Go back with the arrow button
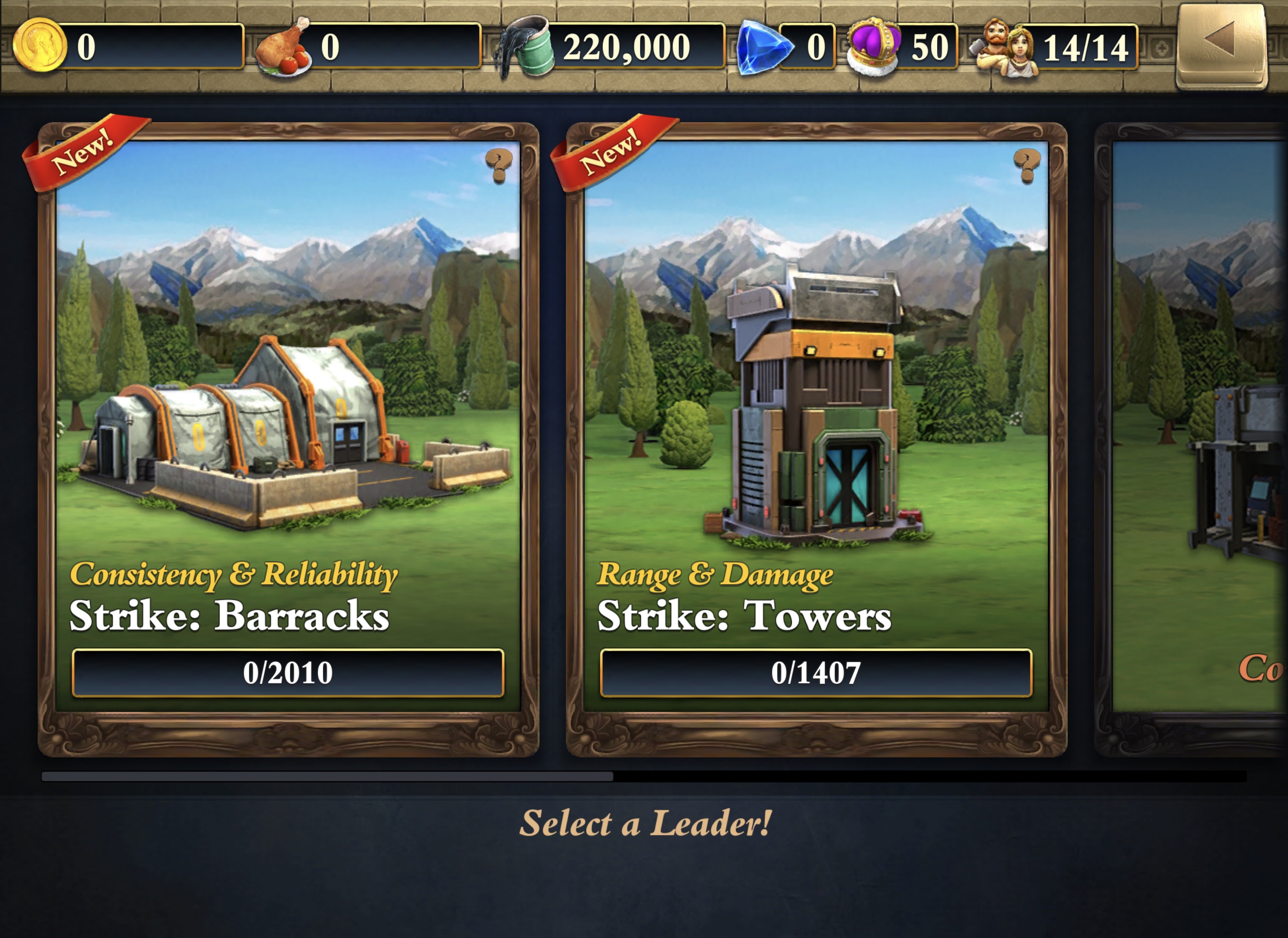The image size is (1288, 938). pyautogui.click(x=1221, y=45)
